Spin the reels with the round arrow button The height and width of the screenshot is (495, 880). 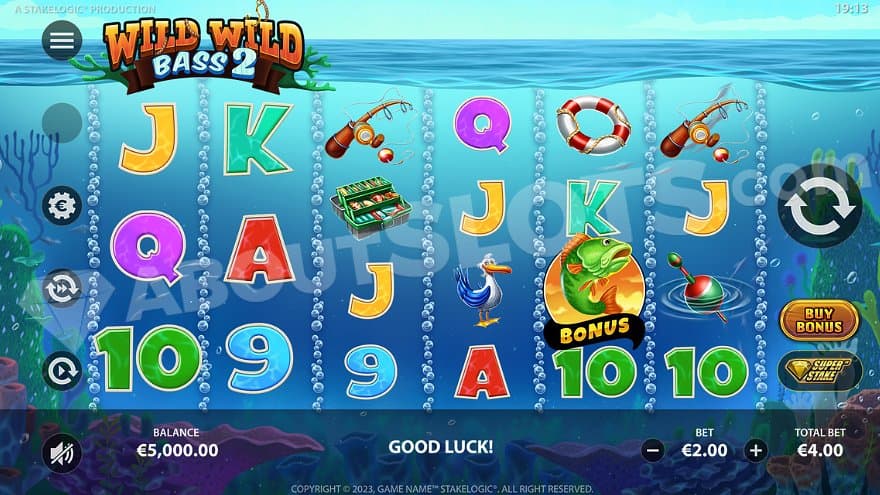pos(819,206)
